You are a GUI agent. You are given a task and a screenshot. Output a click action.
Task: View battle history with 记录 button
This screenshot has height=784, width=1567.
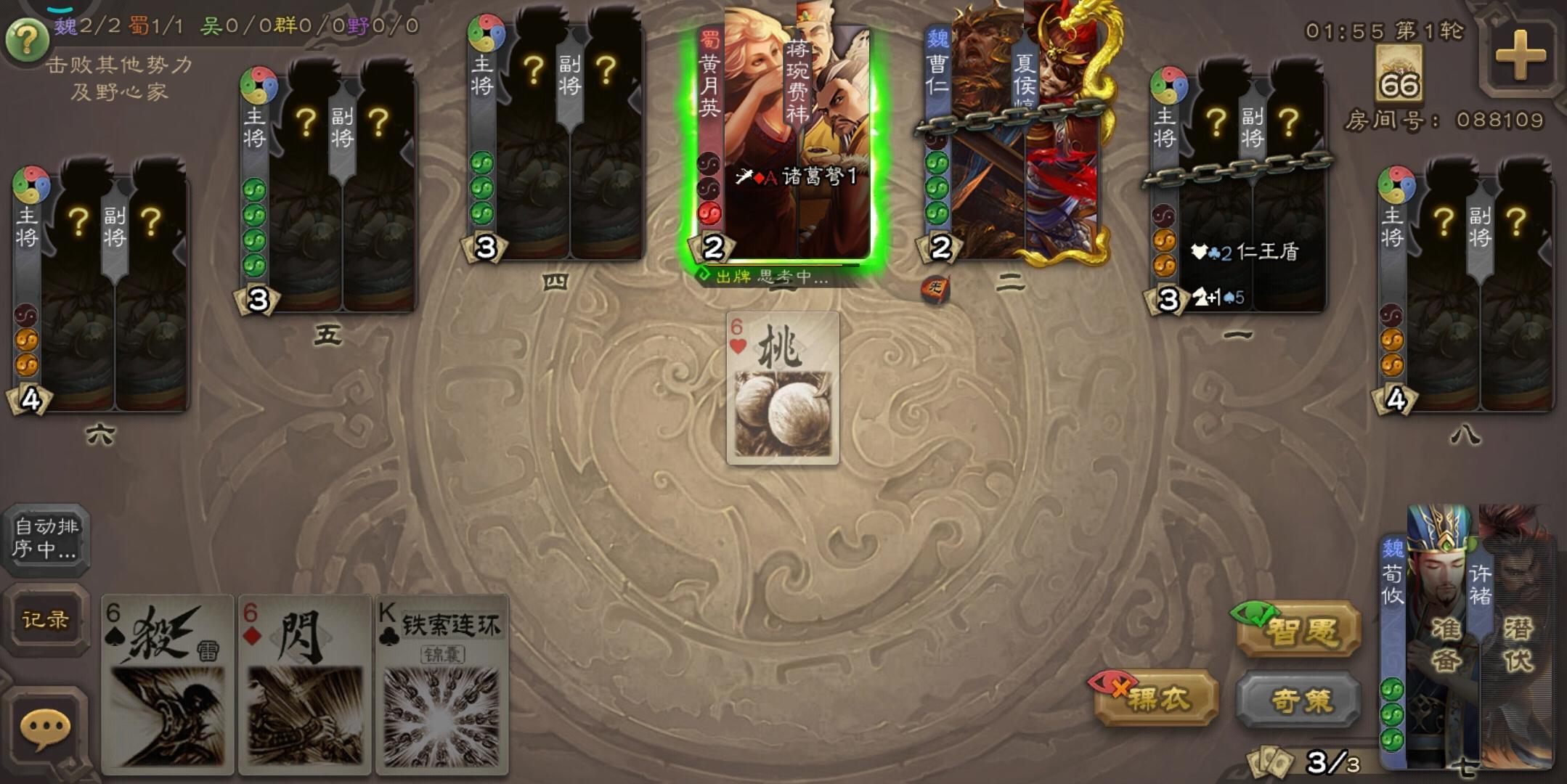45,621
